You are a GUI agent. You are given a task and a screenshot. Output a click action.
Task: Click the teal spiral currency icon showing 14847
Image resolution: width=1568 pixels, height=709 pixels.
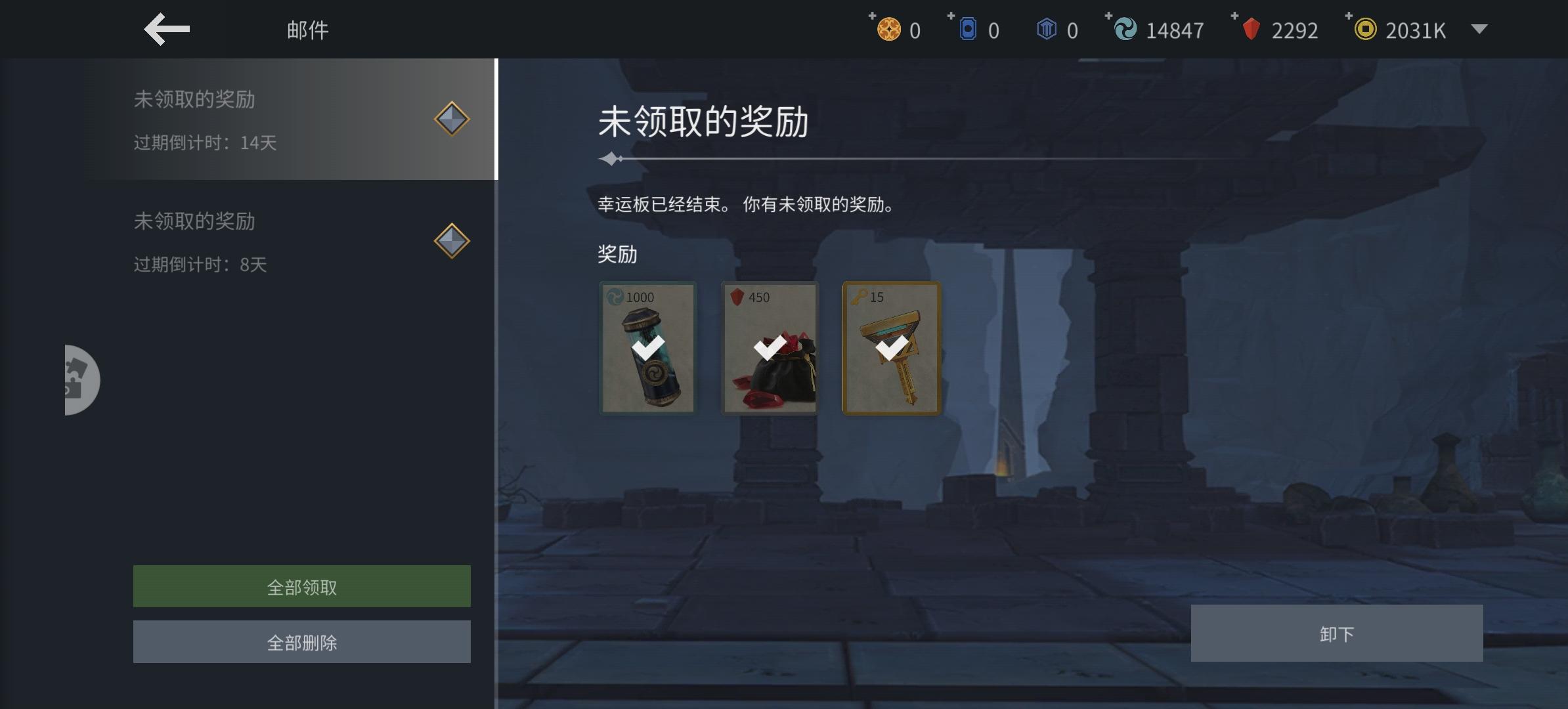[1124, 29]
